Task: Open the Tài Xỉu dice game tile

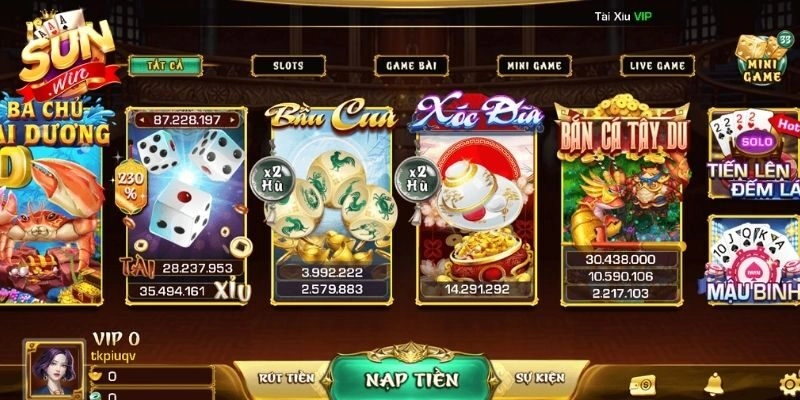Action: [x=188, y=206]
